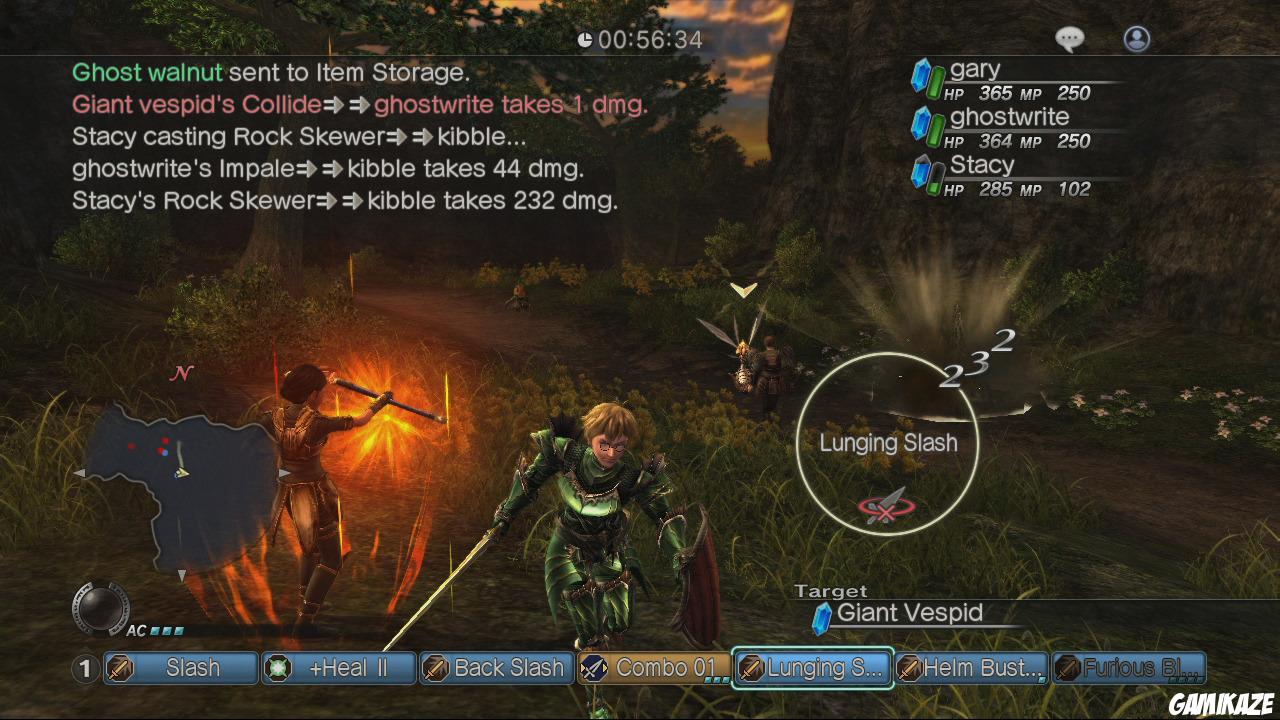1280x720 pixels.
Task: Trigger the Combo 01 hotbar slot
Action: [x=653, y=668]
